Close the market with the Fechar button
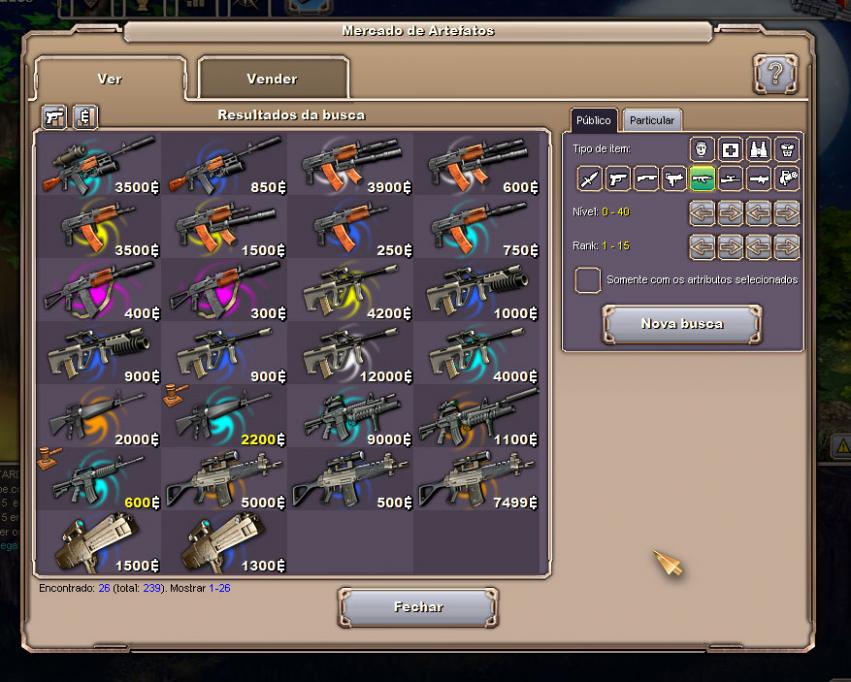The width and height of the screenshot is (851, 682). (418, 607)
